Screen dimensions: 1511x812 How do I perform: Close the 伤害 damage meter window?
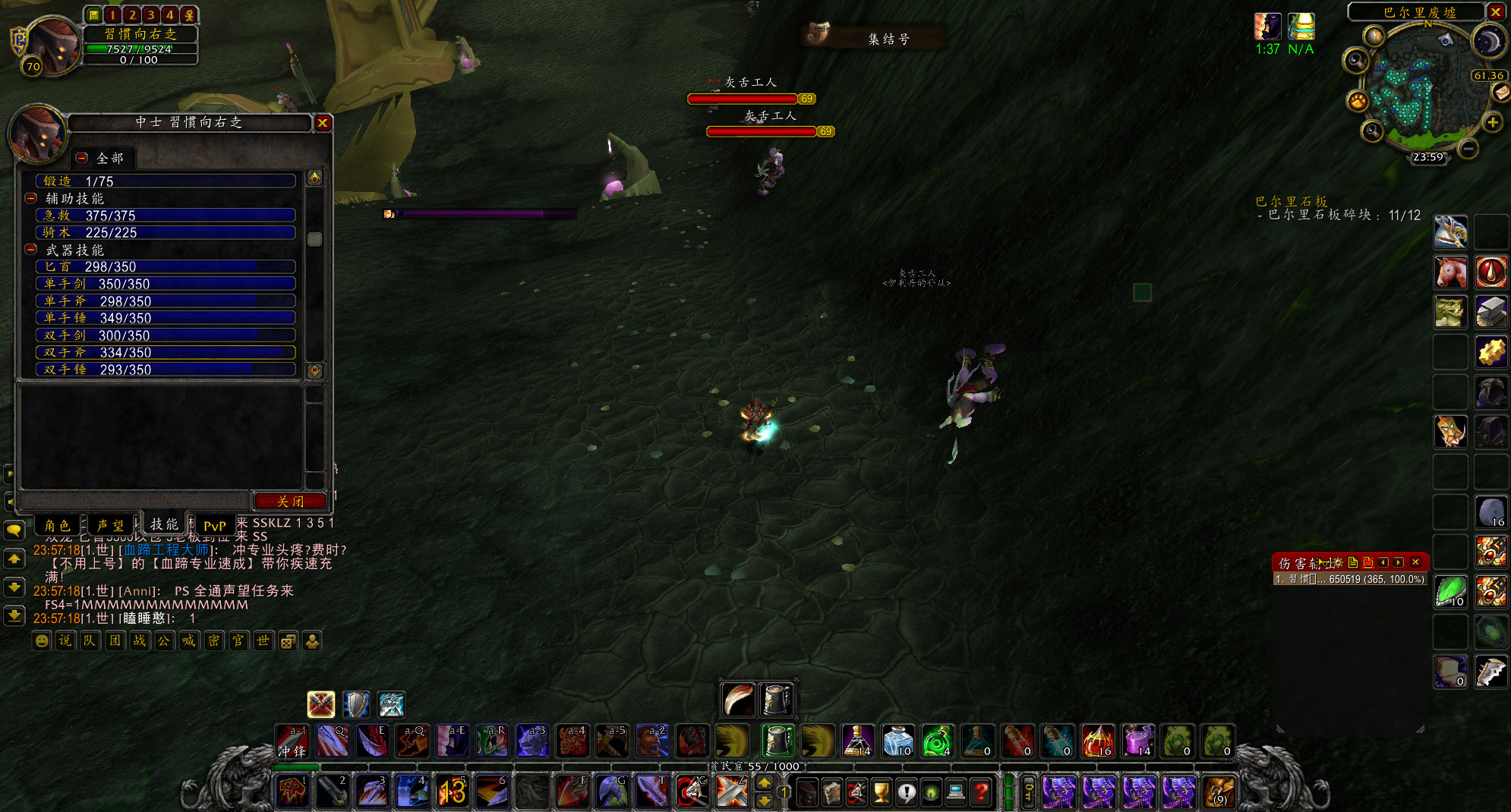(x=1415, y=562)
